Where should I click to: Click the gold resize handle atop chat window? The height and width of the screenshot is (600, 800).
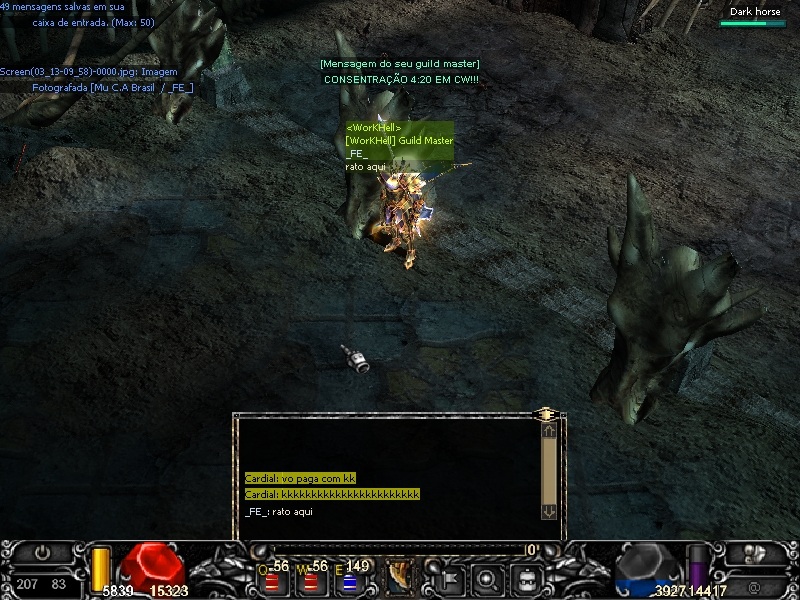point(546,412)
